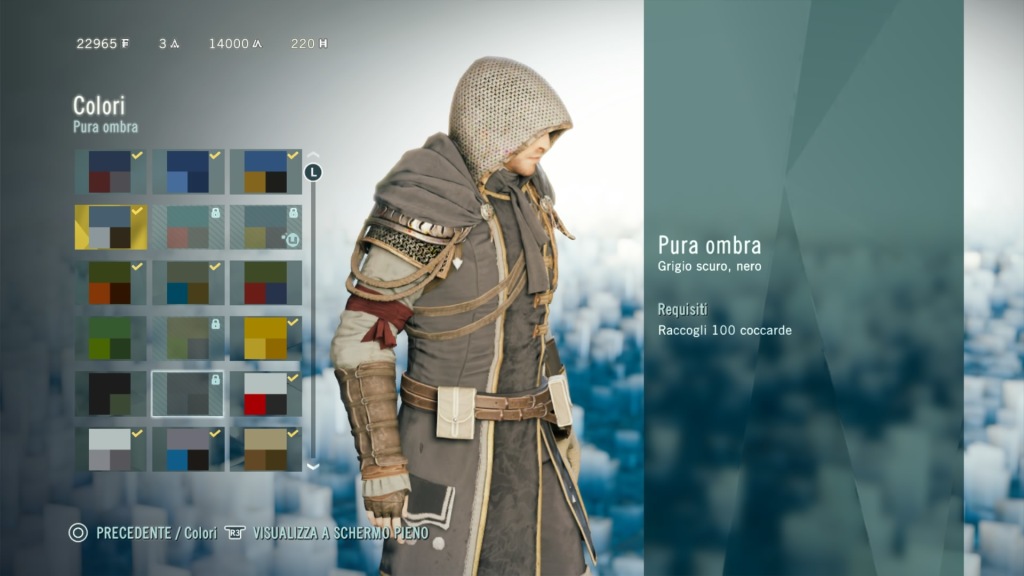Select the navy and dark red color scheme
The width and height of the screenshot is (1024, 576).
pos(110,172)
